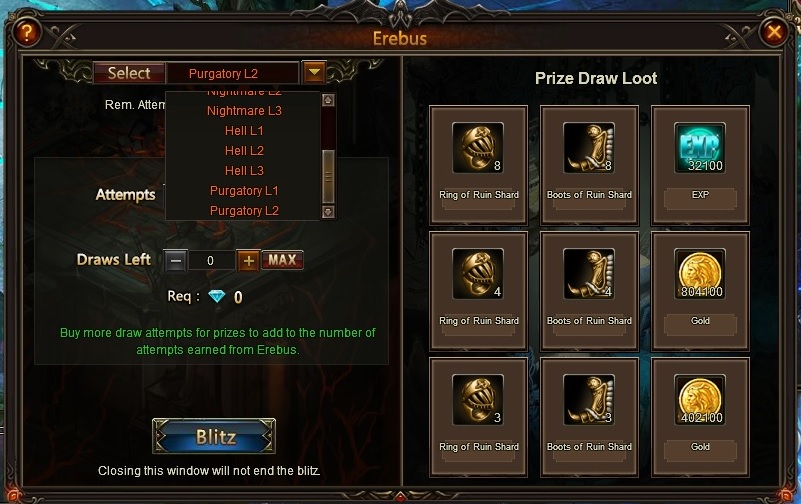
Task: Click the MAX draws button
Action: tap(282, 260)
